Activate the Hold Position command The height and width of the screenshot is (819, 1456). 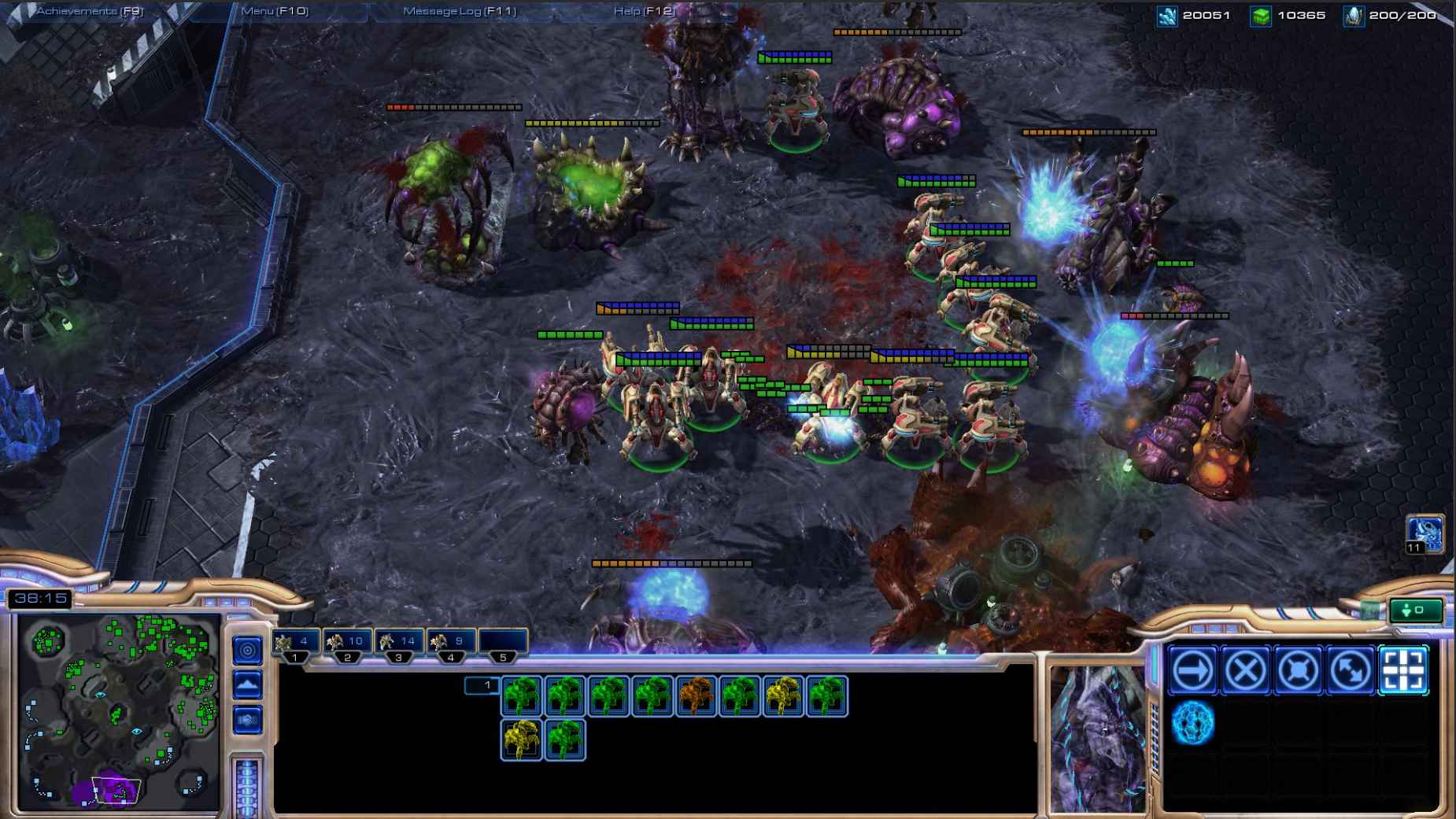(x=1299, y=670)
